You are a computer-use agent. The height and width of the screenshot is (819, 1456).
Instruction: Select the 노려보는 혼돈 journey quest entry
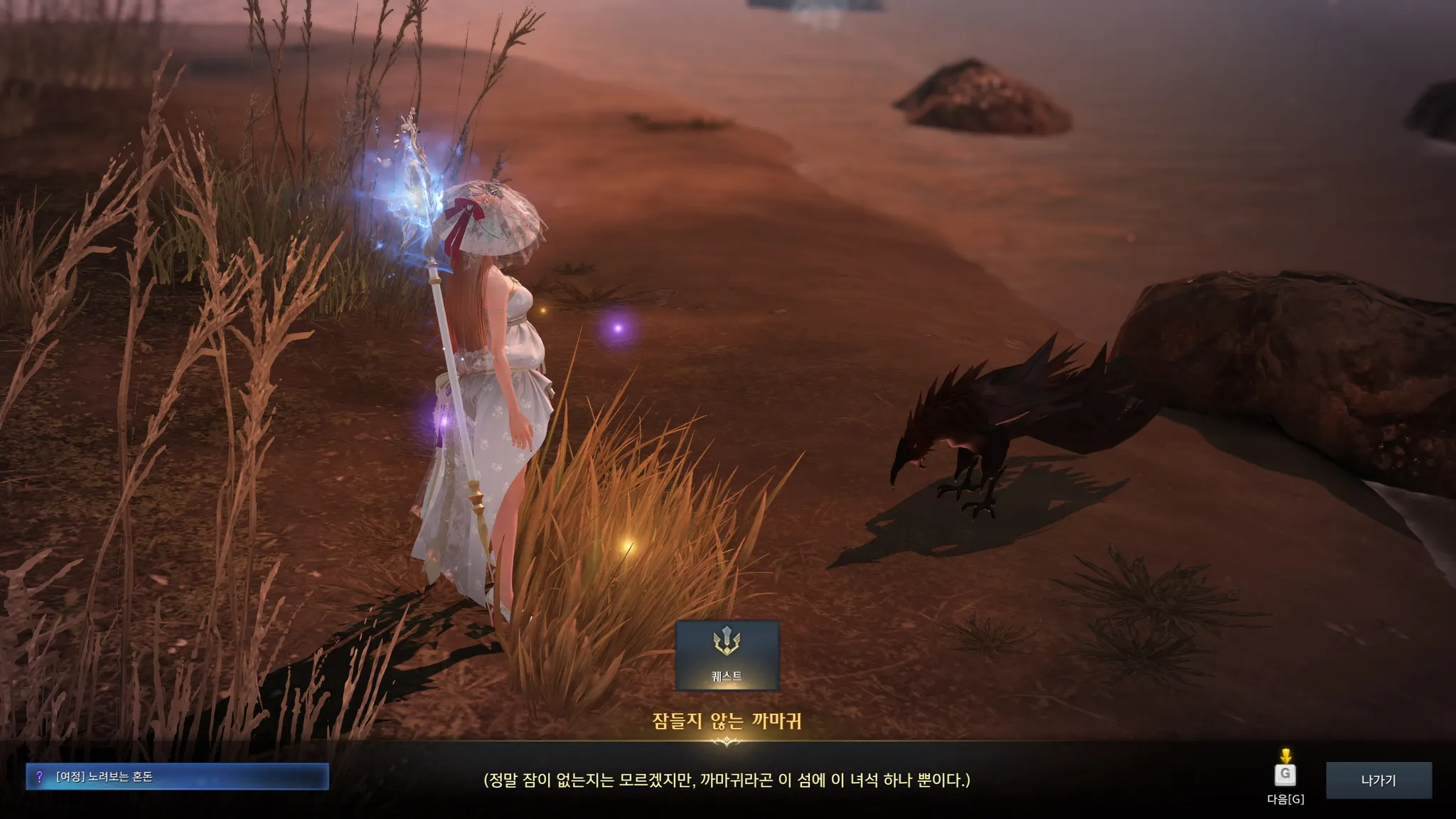[177, 777]
